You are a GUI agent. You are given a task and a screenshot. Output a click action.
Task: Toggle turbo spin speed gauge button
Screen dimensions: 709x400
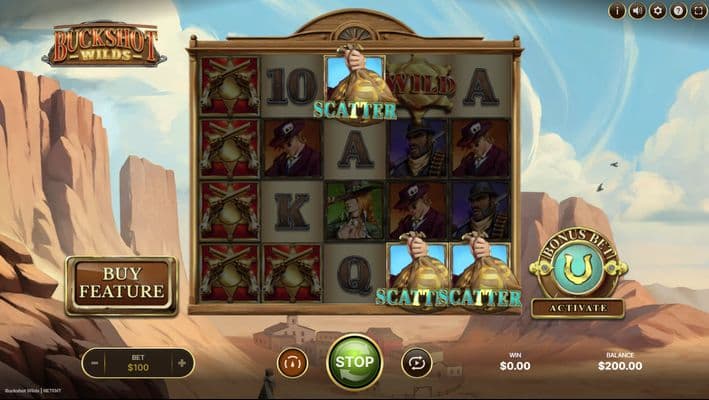pyautogui.click(x=292, y=362)
